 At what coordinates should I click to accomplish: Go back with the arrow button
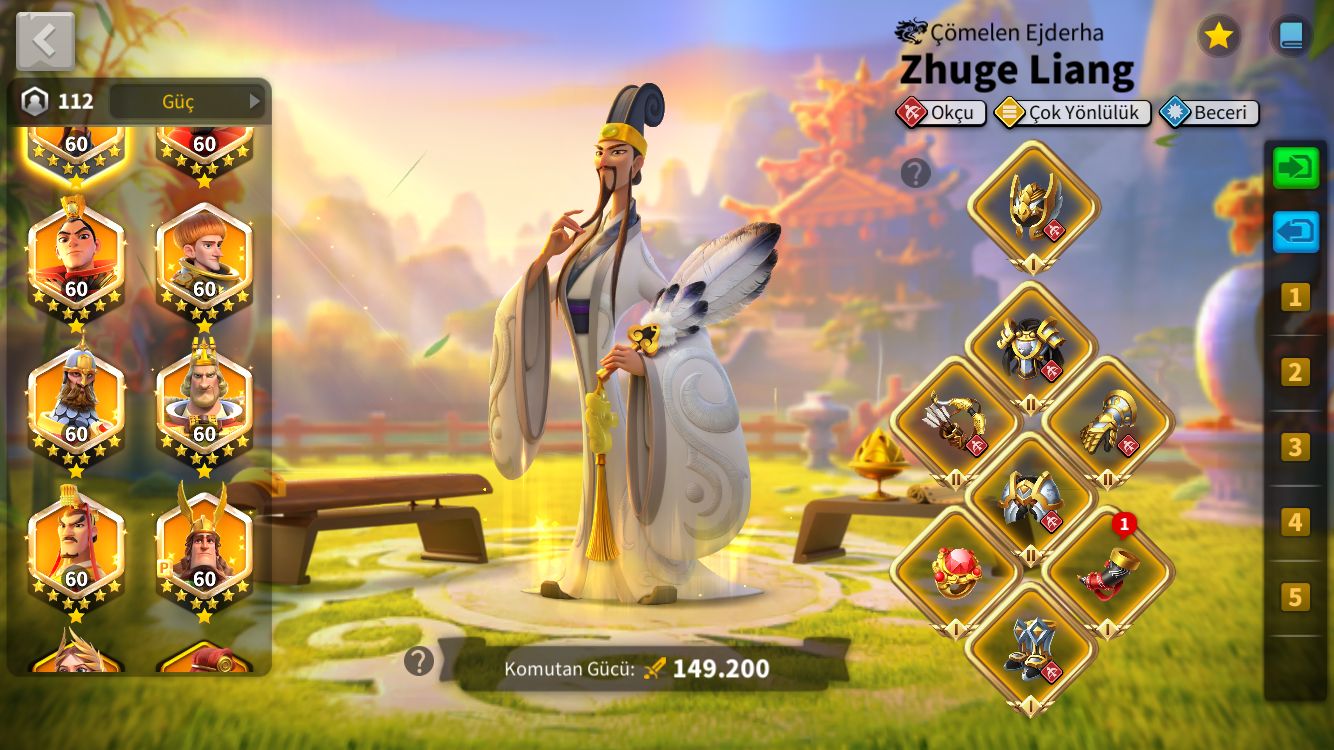[x=45, y=41]
